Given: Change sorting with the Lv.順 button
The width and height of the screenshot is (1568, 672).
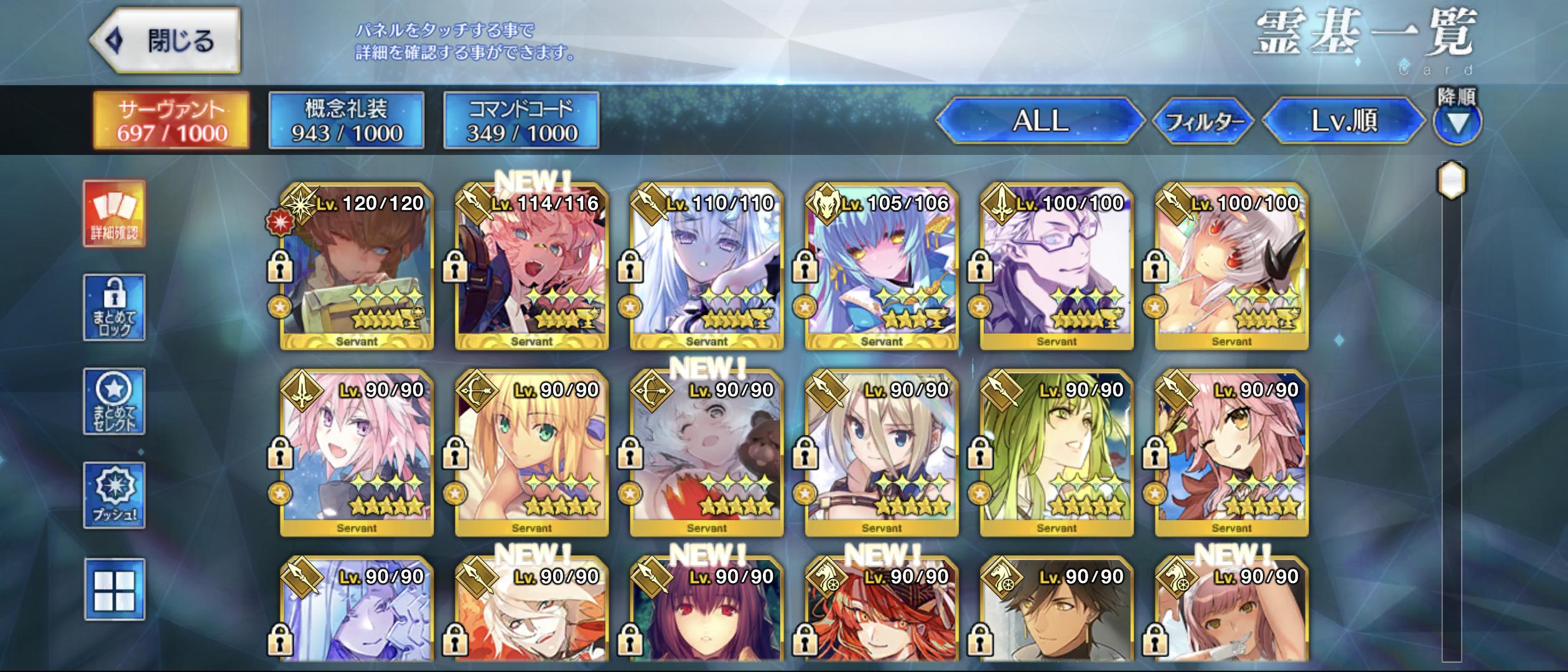Looking at the screenshot, I should [1344, 120].
